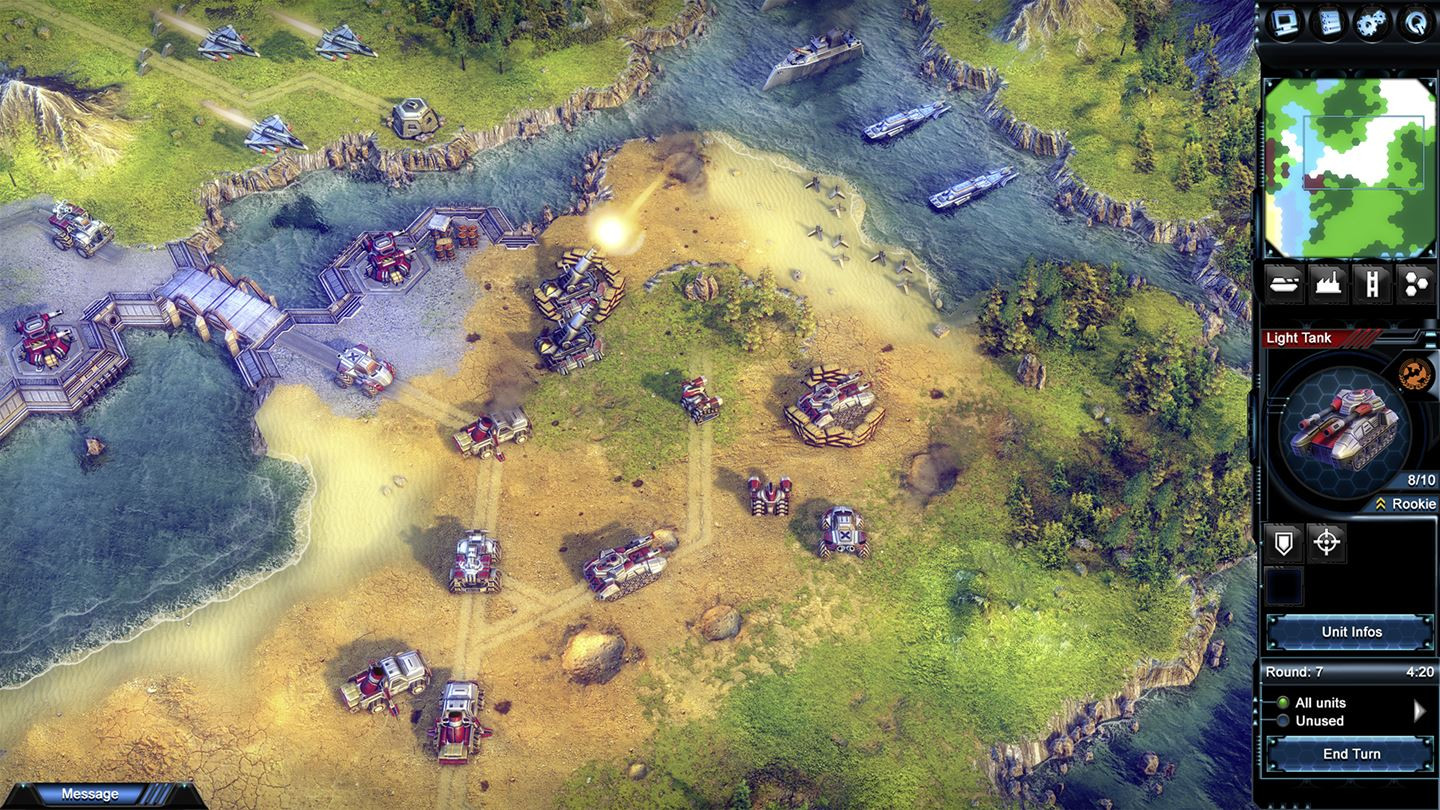Select the factory buildings filter icon
This screenshot has height=810, width=1440.
[1327, 285]
